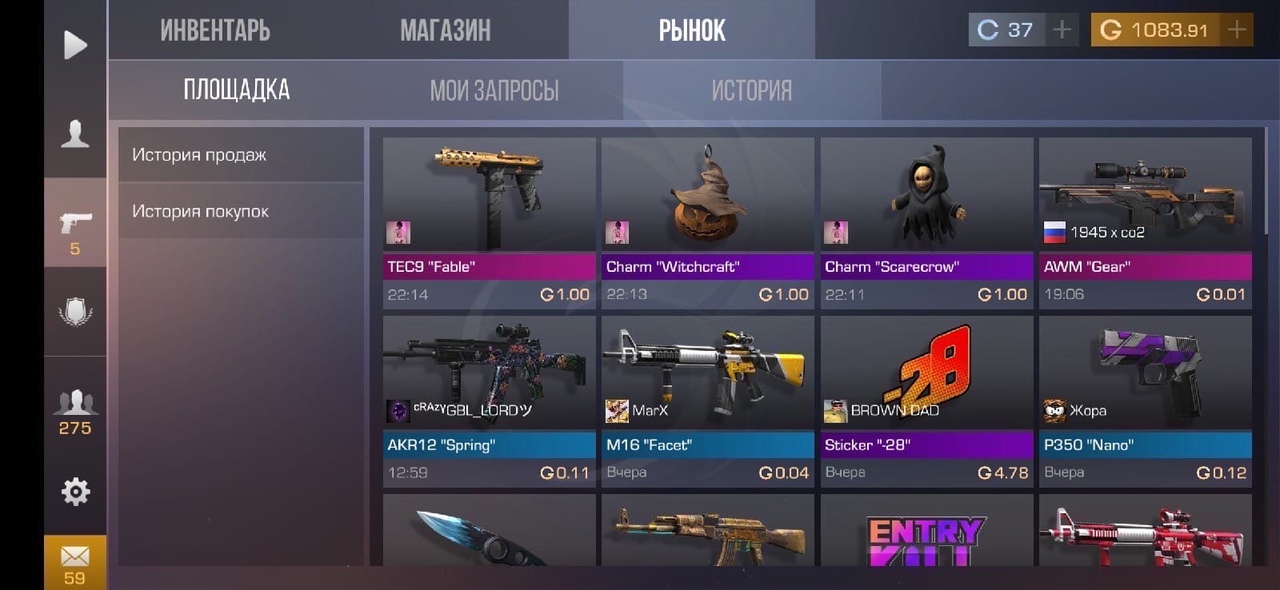Open the clan shield emblem icon
Image resolution: width=1280 pixels, height=590 pixels.
(75, 311)
